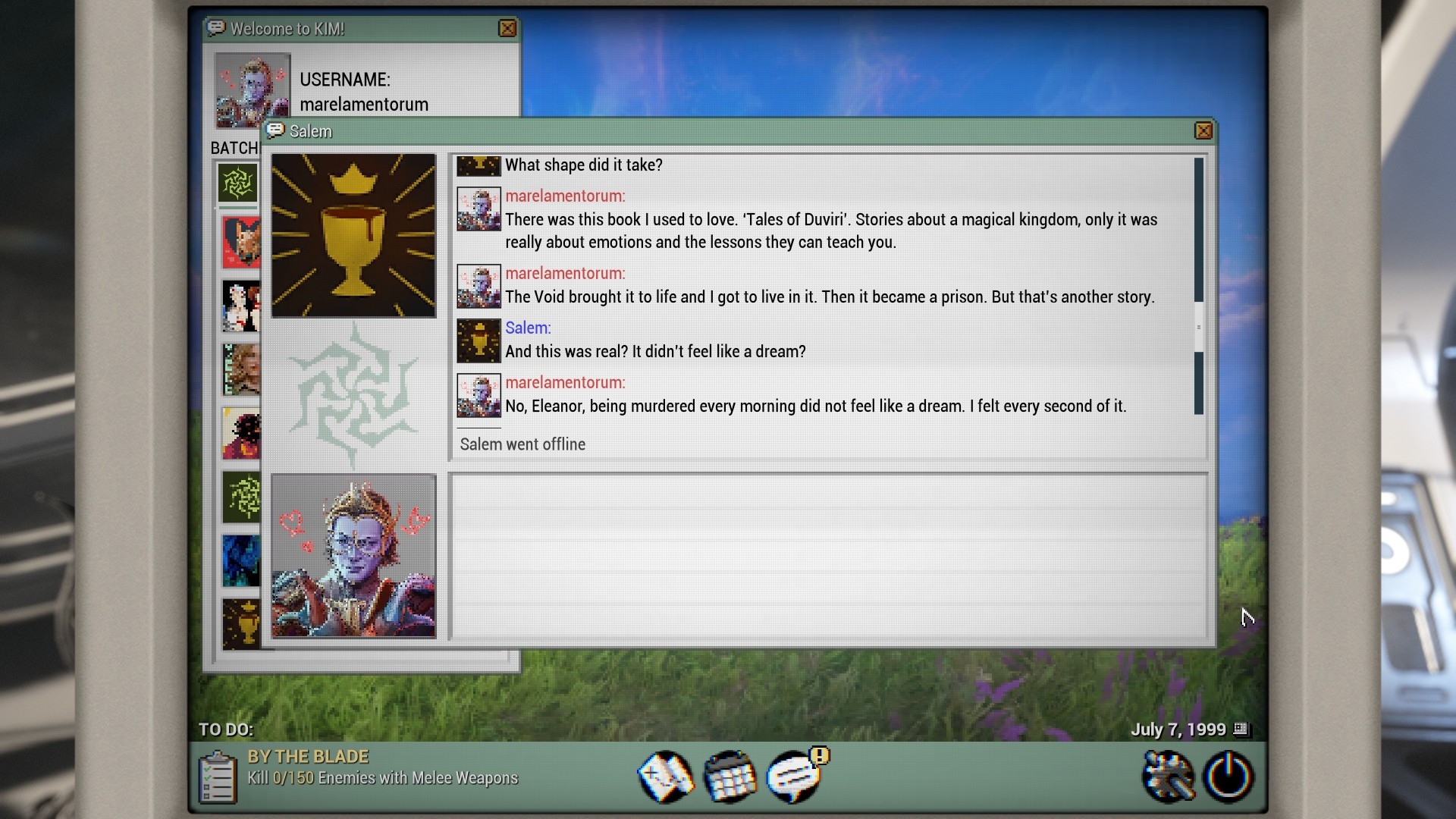The width and height of the screenshot is (1456, 819).
Task: Click your own large avatar portrait
Action: 353,556
